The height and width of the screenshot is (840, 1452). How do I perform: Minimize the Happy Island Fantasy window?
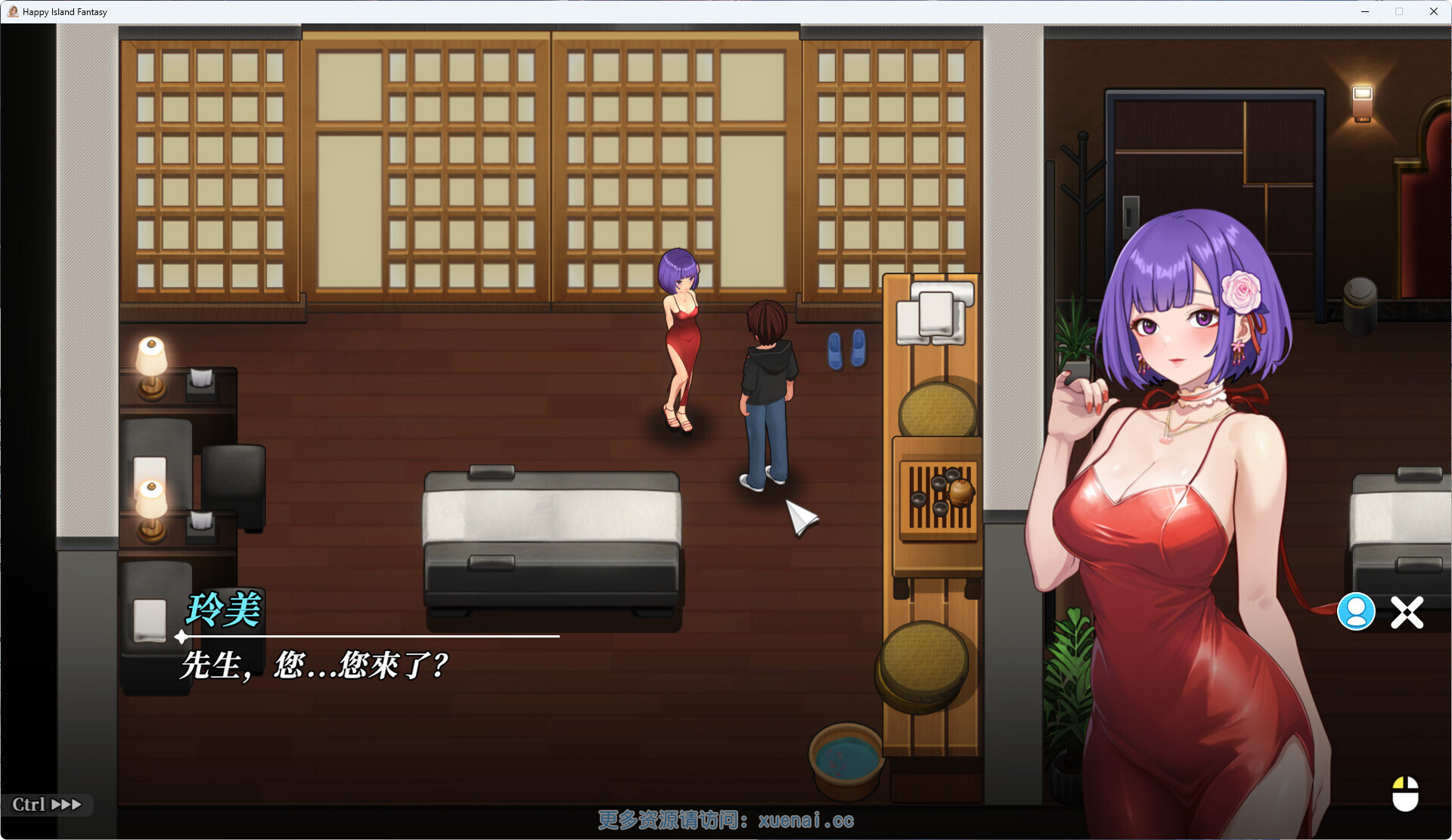[1365, 11]
